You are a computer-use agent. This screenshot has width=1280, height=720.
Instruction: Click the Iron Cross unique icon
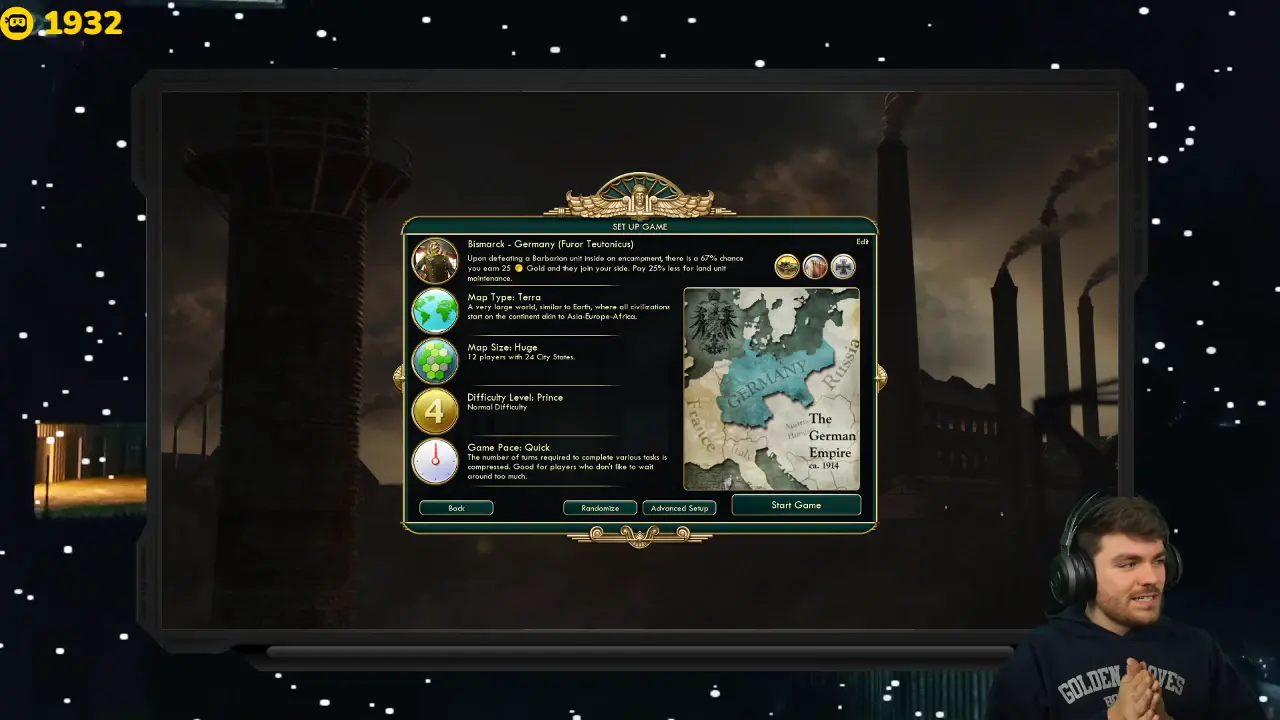tap(843, 267)
